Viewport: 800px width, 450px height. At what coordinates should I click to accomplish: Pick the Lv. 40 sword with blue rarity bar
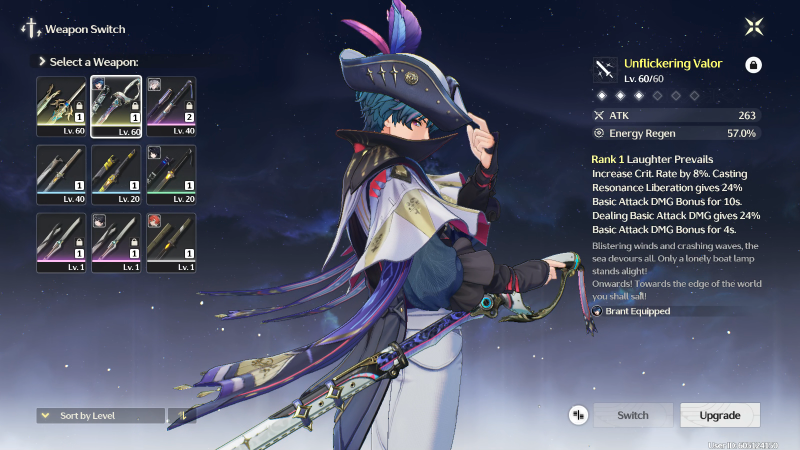pyautogui.click(x=62, y=174)
